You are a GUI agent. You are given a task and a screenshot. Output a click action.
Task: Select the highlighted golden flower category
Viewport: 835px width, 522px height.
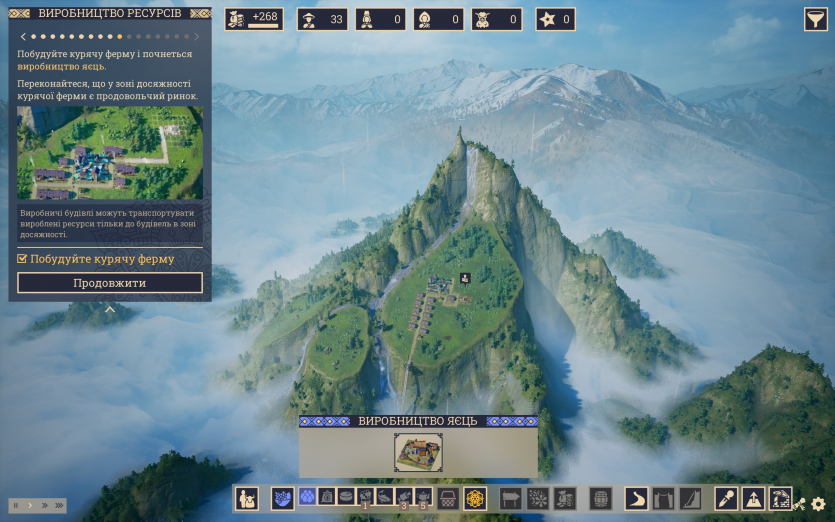(x=474, y=497)
